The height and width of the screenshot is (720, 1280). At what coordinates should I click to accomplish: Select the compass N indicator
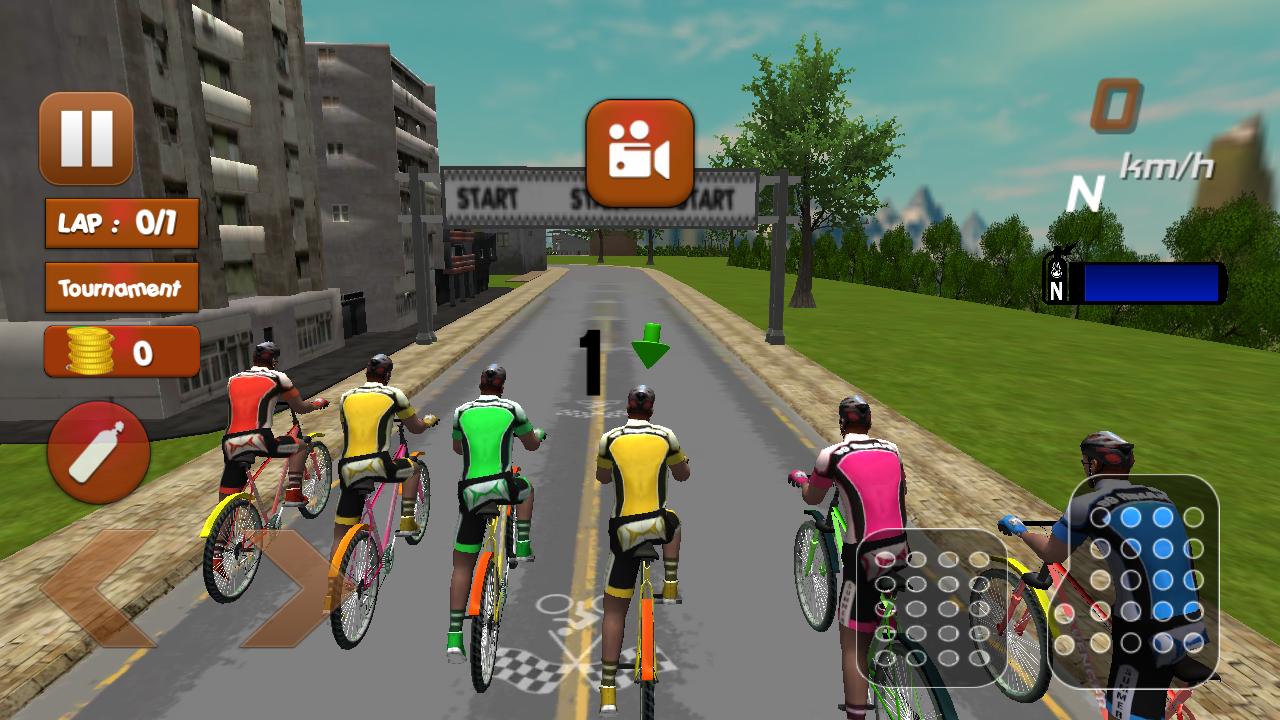[x=1085, y=190]
